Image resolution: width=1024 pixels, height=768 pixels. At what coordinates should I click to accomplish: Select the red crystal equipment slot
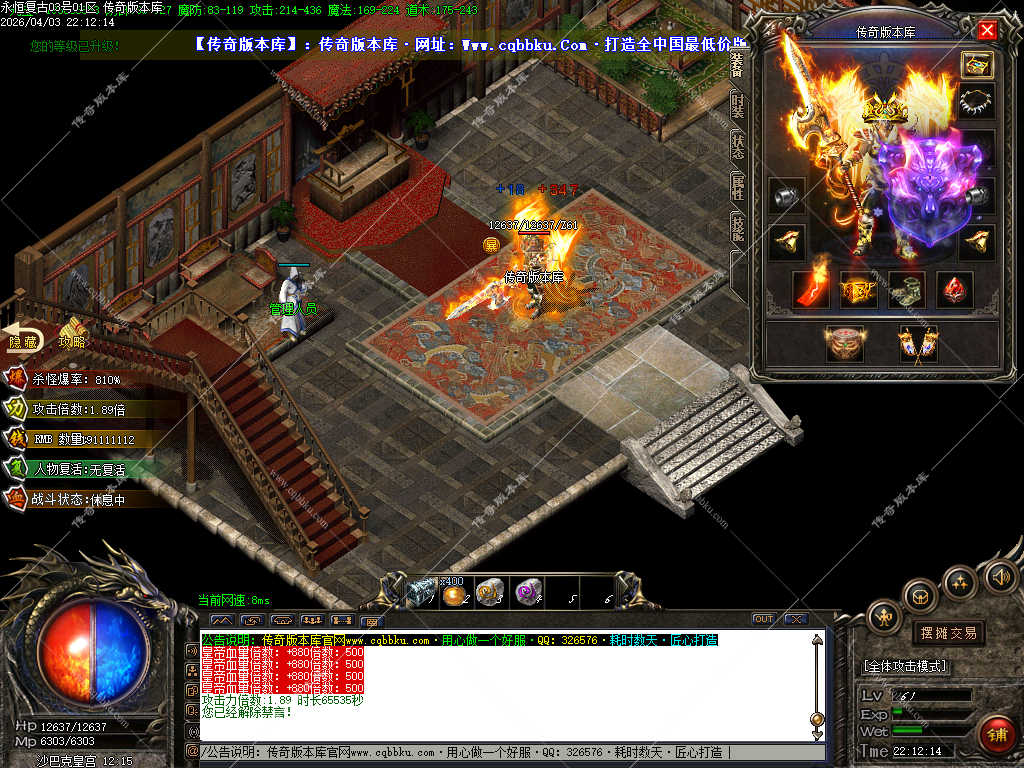click(x=954, y=289)
